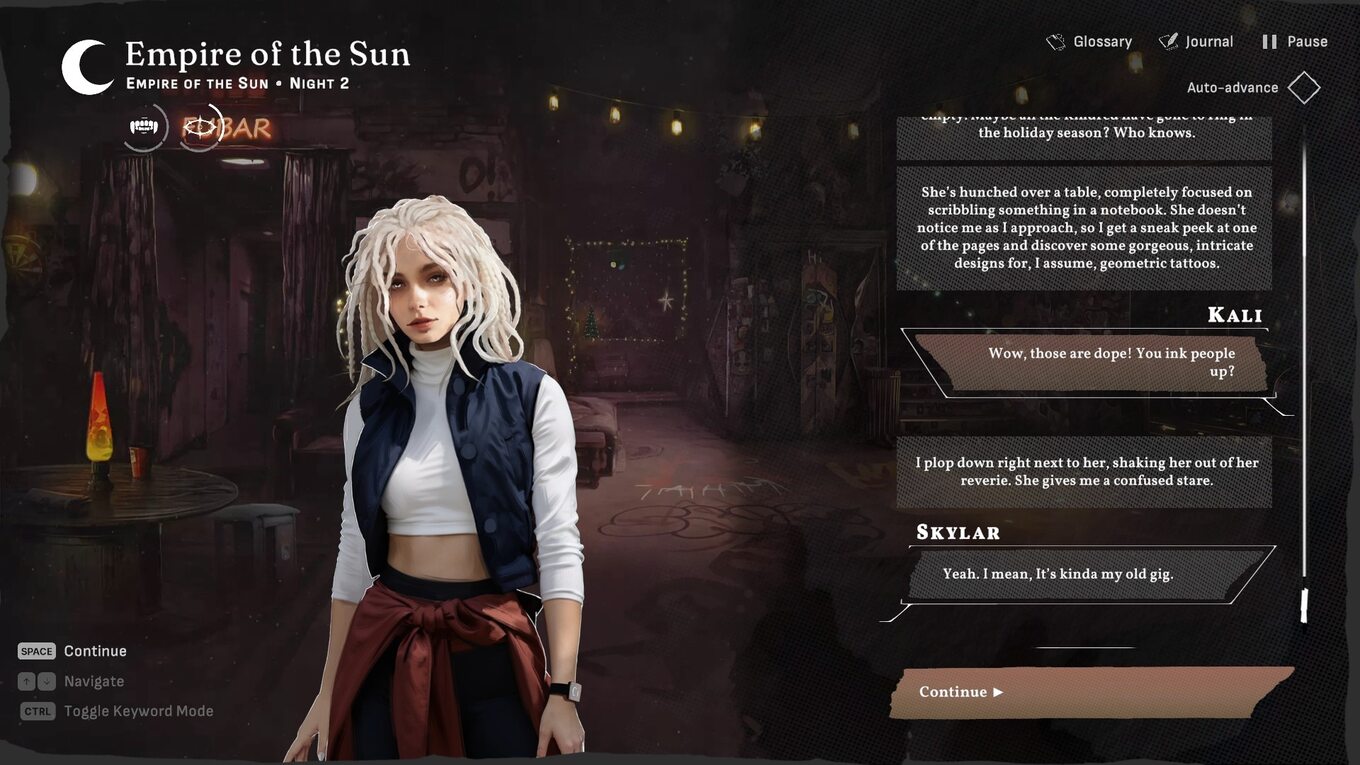The height and width of the screenshot is (765, 1360).
Task: Click the fangs hunger icon
Action: tap(145, 127)
